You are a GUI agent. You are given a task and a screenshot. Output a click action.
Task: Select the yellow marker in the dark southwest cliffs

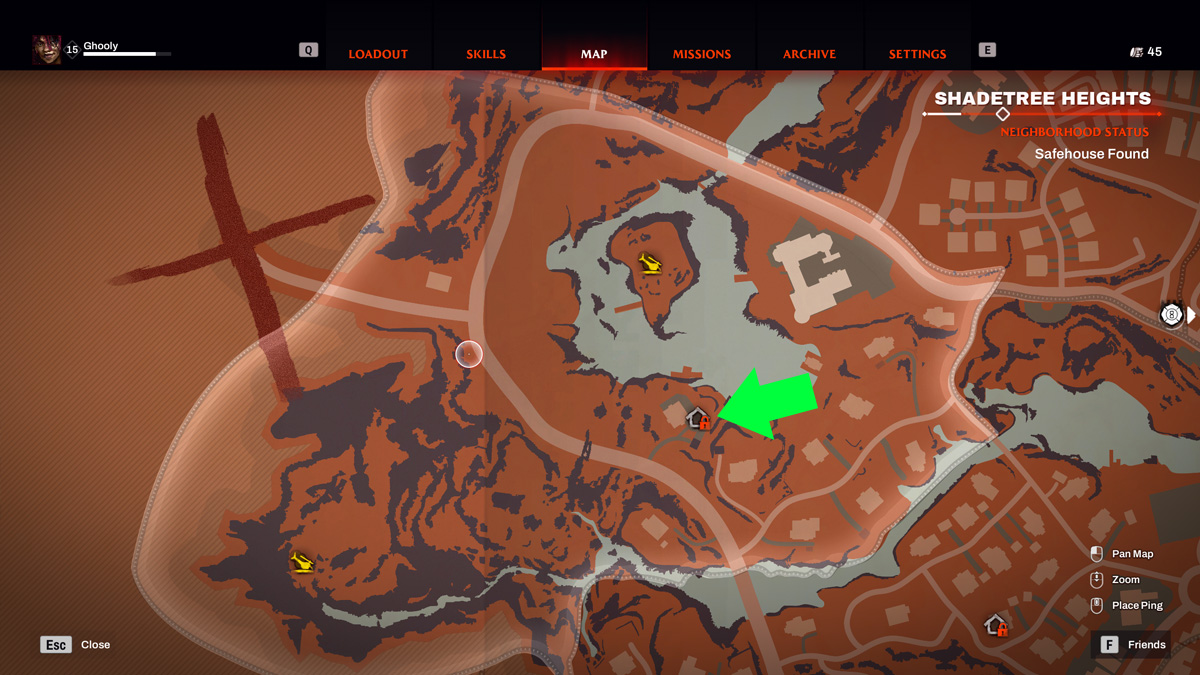(302, 563)
